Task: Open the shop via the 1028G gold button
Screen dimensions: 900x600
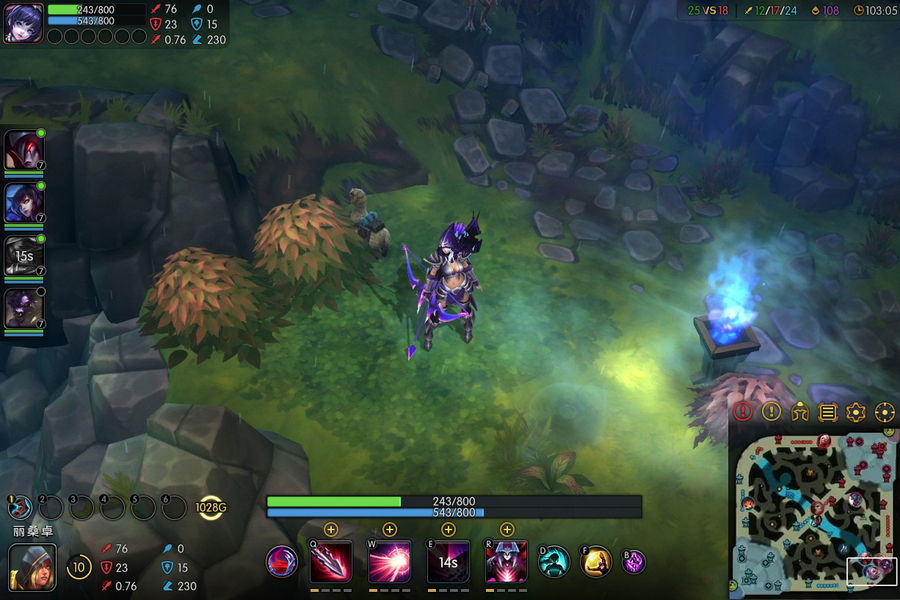Action: (x=211, y=508)
